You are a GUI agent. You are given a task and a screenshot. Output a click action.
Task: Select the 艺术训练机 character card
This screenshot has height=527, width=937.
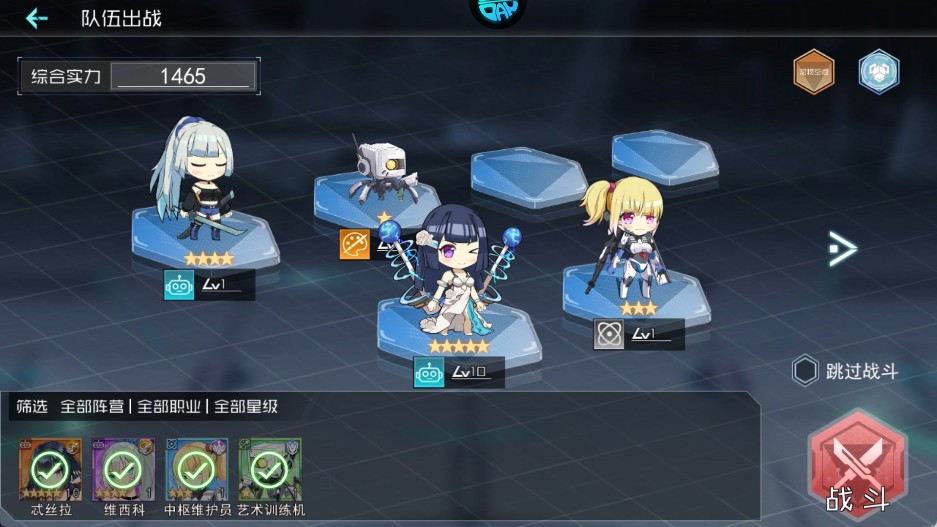tap(269, 469)
